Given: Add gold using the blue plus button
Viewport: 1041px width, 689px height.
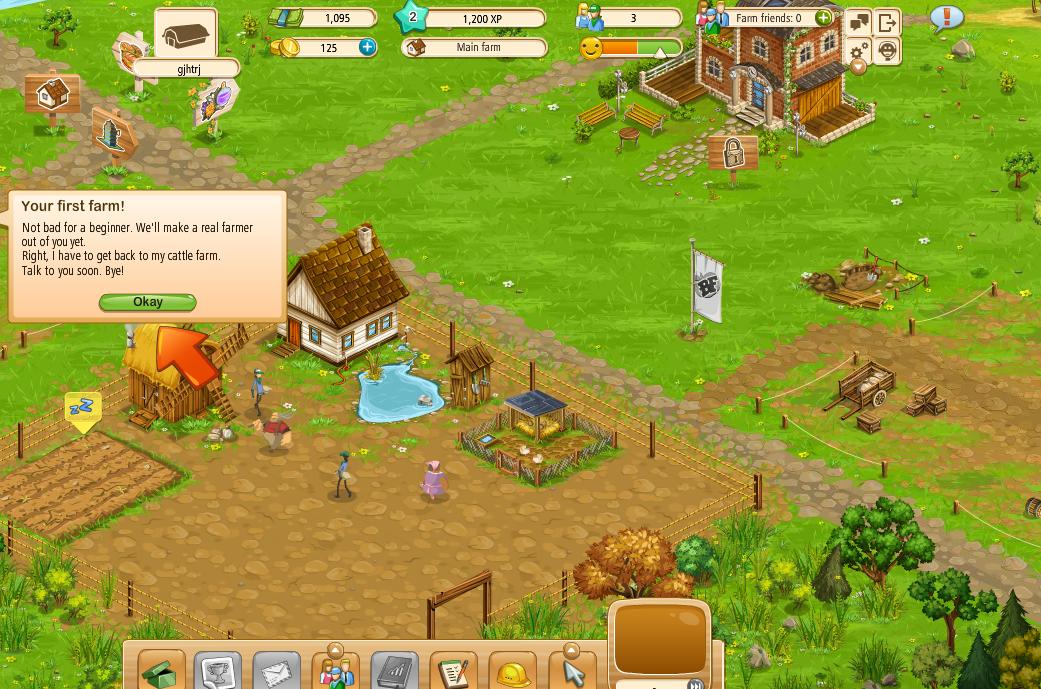Looking at the screenshot, I should pos(367,47).
